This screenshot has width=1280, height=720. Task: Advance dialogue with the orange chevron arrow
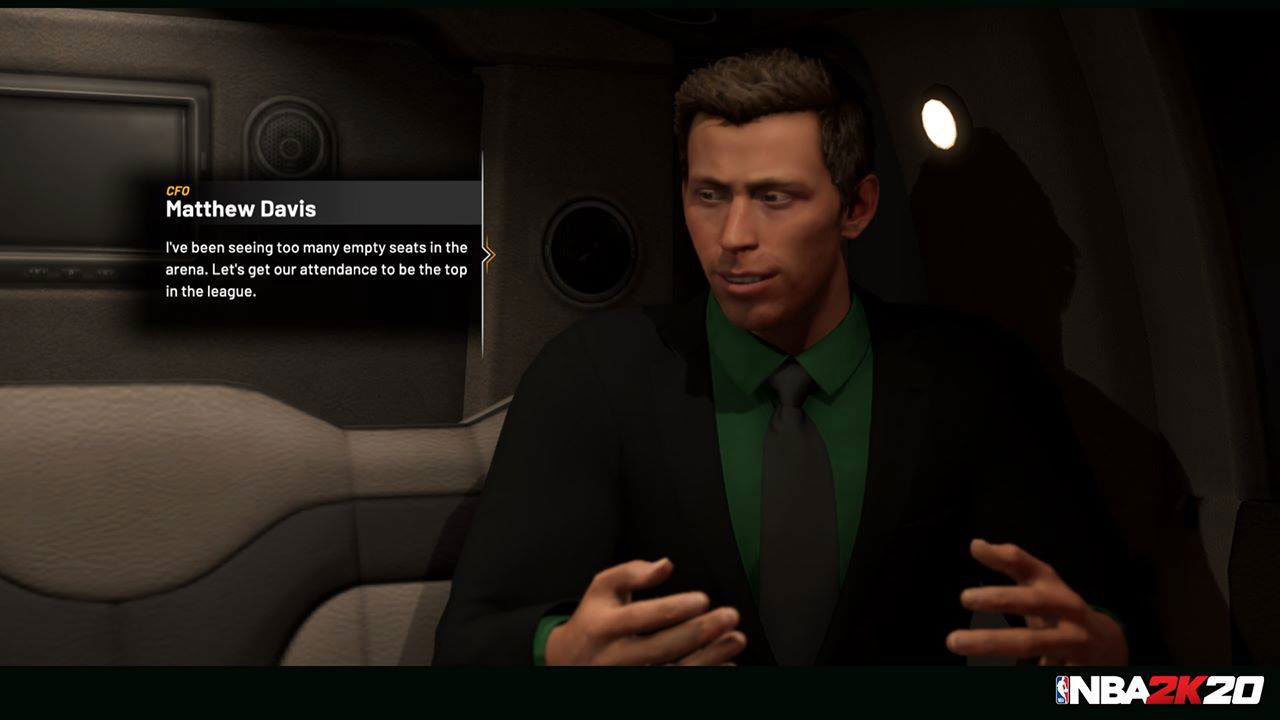[x=488, y=255]
